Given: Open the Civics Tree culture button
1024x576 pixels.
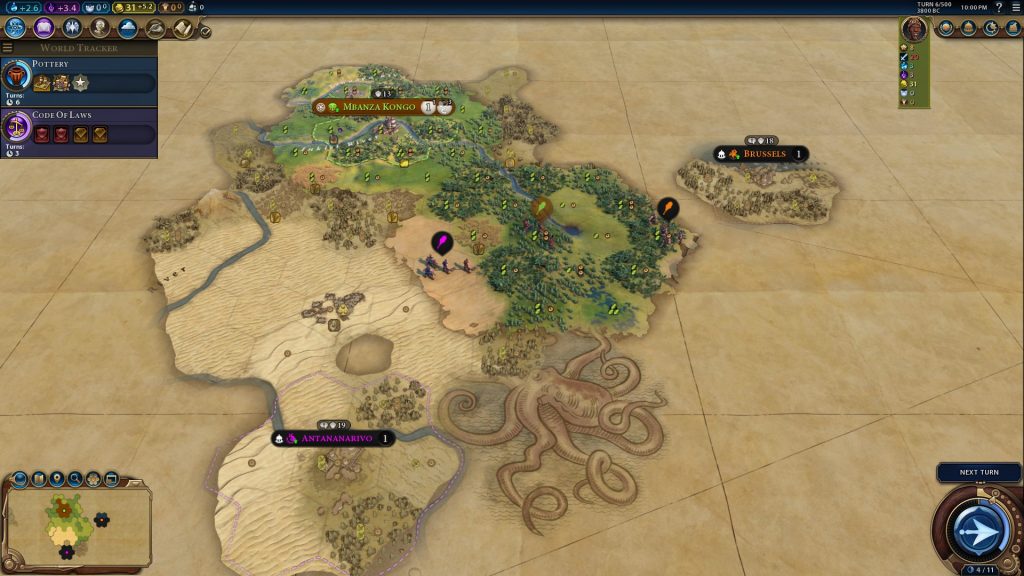Looking at the screenshot, I should 44,28.
